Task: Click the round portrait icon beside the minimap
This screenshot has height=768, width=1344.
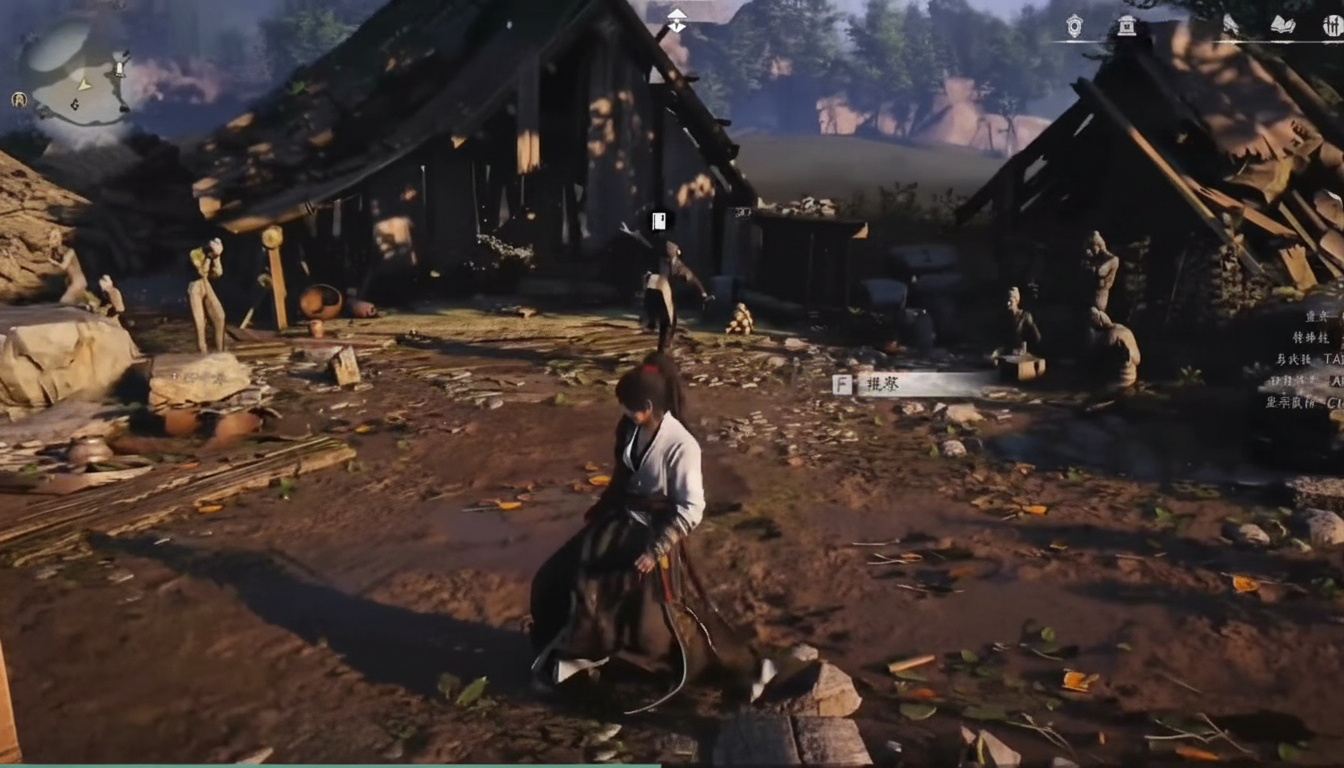Action: point(19,99)
